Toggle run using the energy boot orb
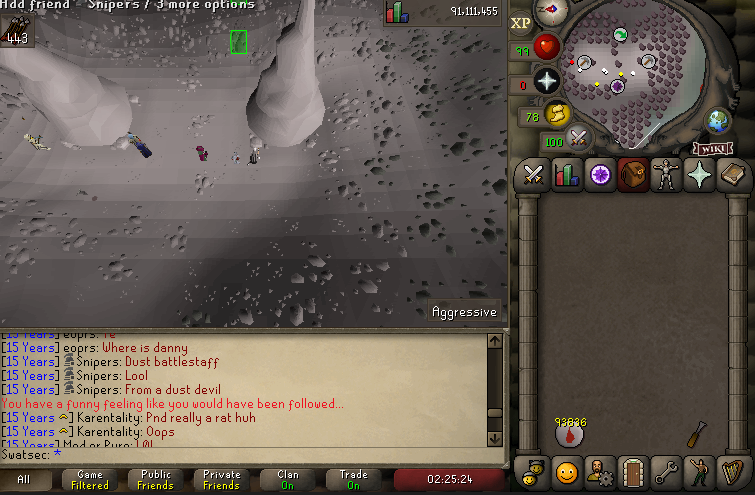The width and height of the screenshot is (755, 495). pyautogui.click(x=557, y=115)
